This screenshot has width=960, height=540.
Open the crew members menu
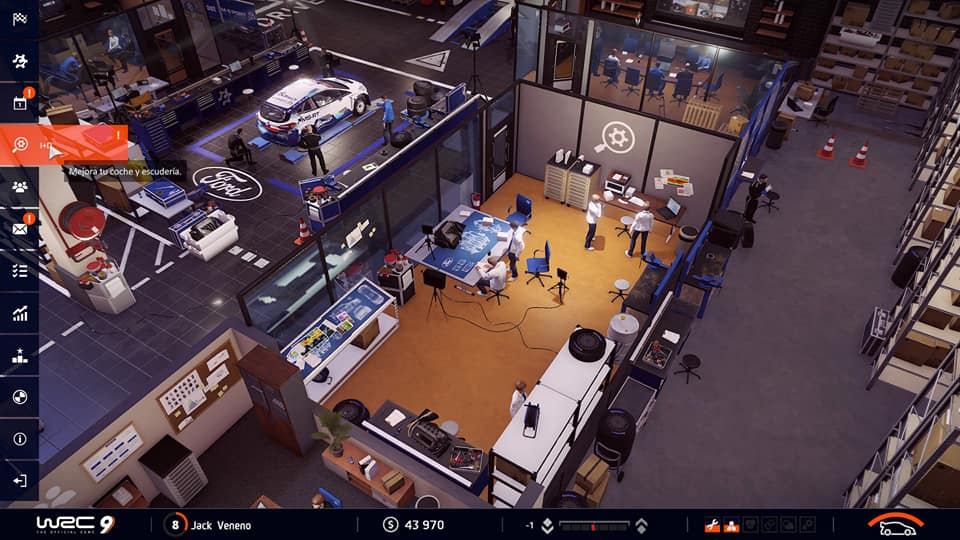19,187
